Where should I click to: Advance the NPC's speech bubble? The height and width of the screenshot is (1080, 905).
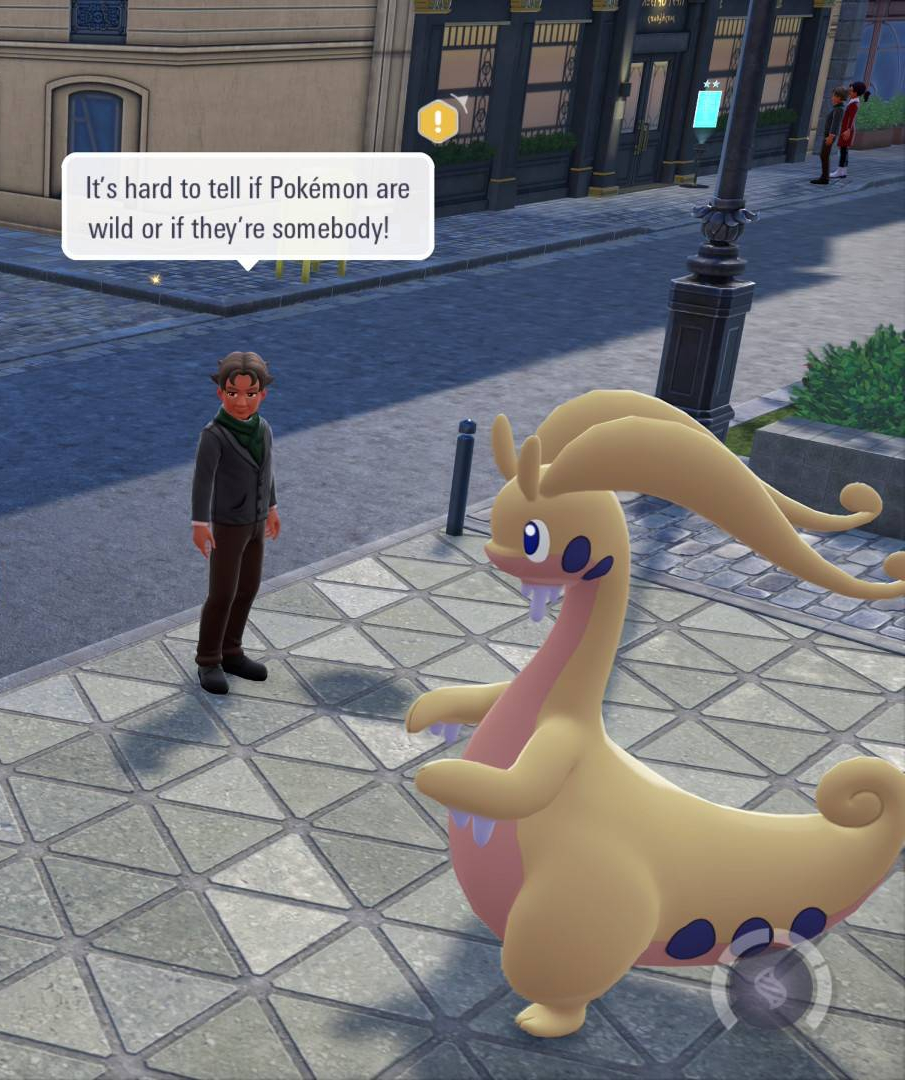coord(248,206)
